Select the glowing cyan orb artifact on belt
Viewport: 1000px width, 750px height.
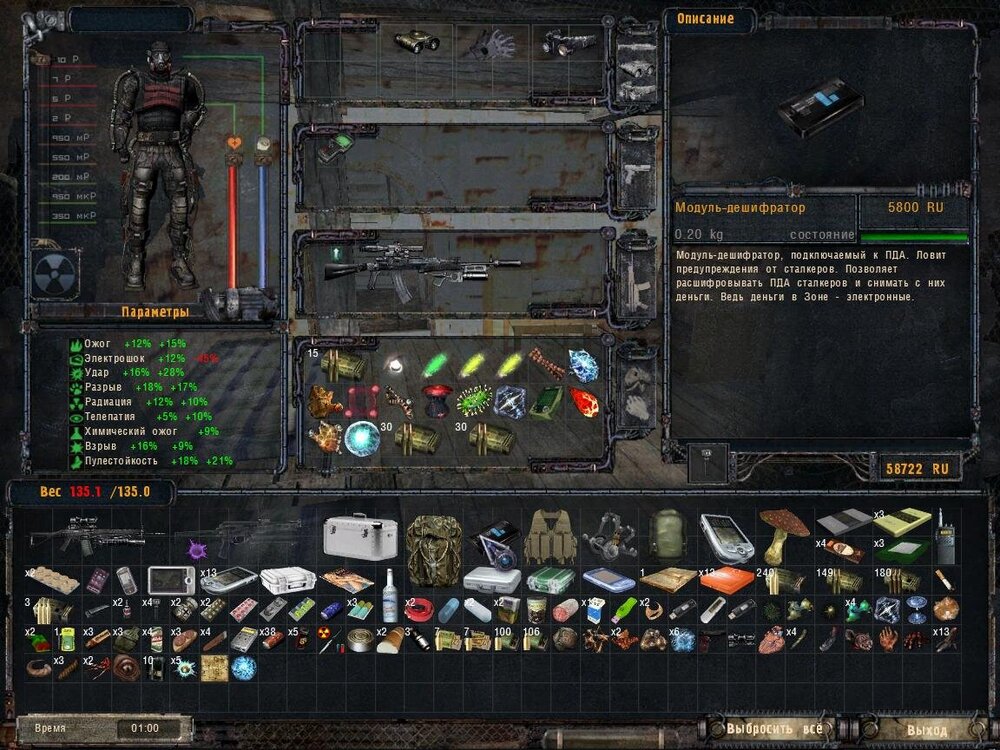362,437
